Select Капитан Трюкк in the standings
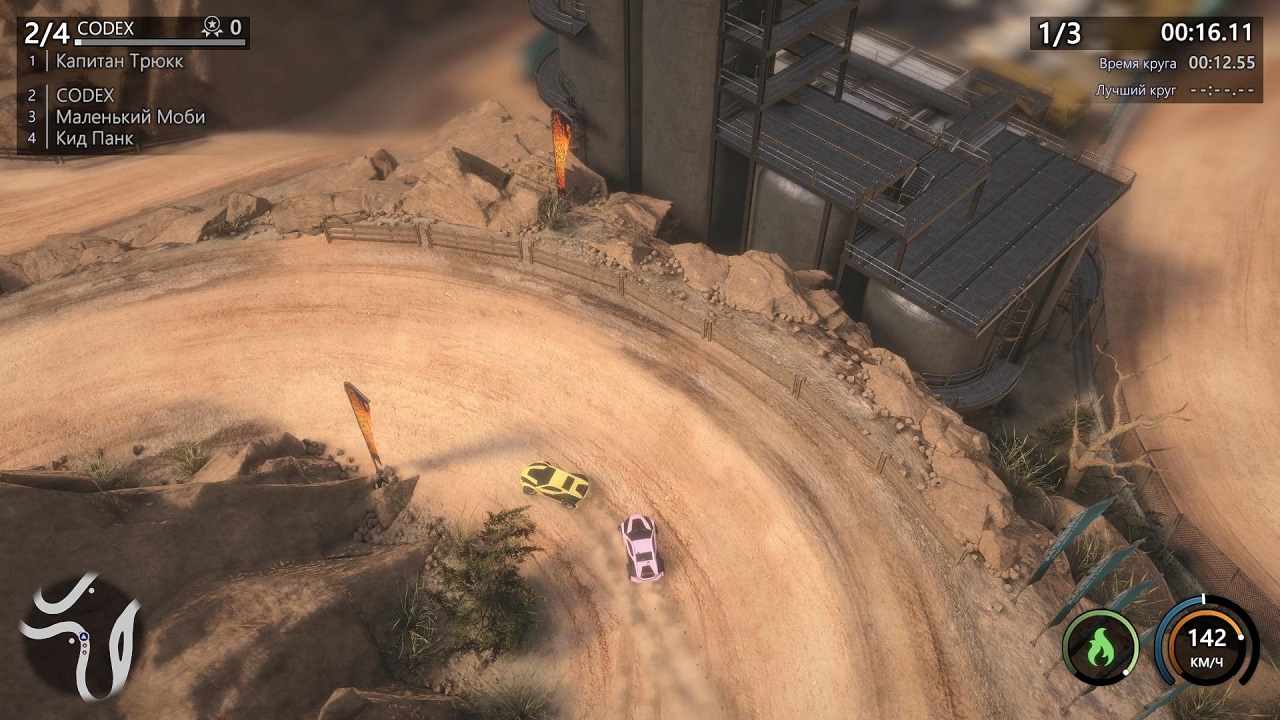The image size is (1280, 720). click(x=119, y=61)
